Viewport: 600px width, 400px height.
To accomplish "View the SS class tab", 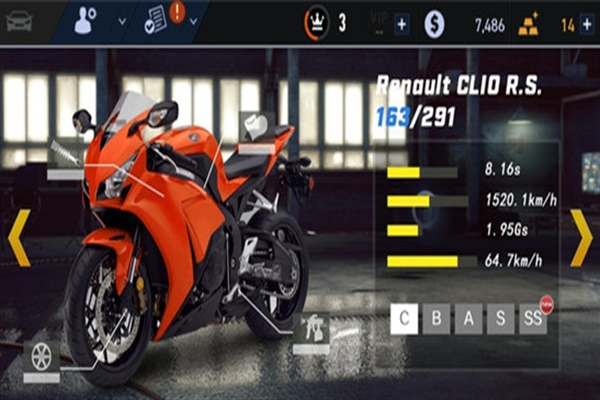I will click(x=533, y=320).
